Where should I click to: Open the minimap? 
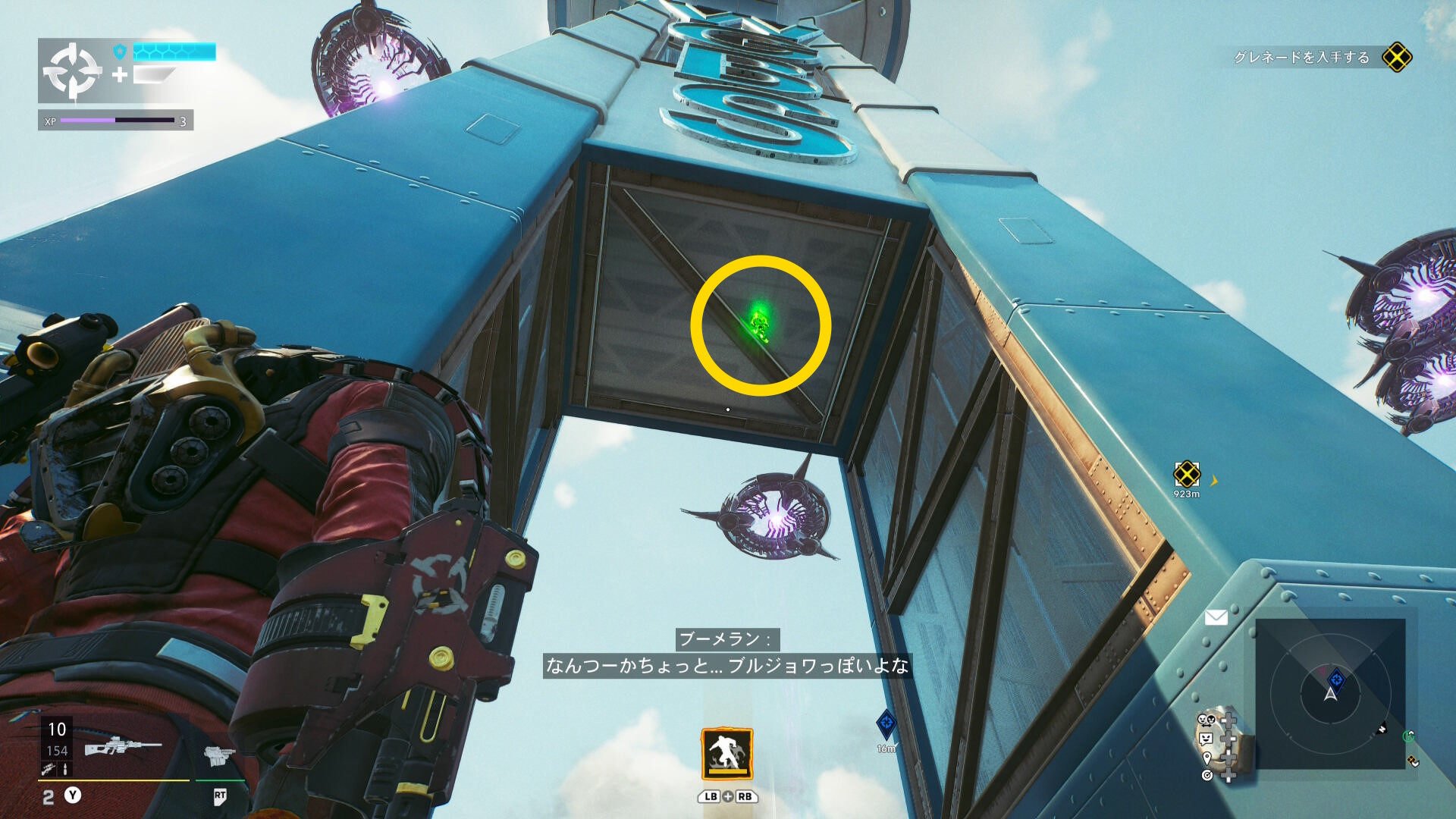(x=1330, y=693)
